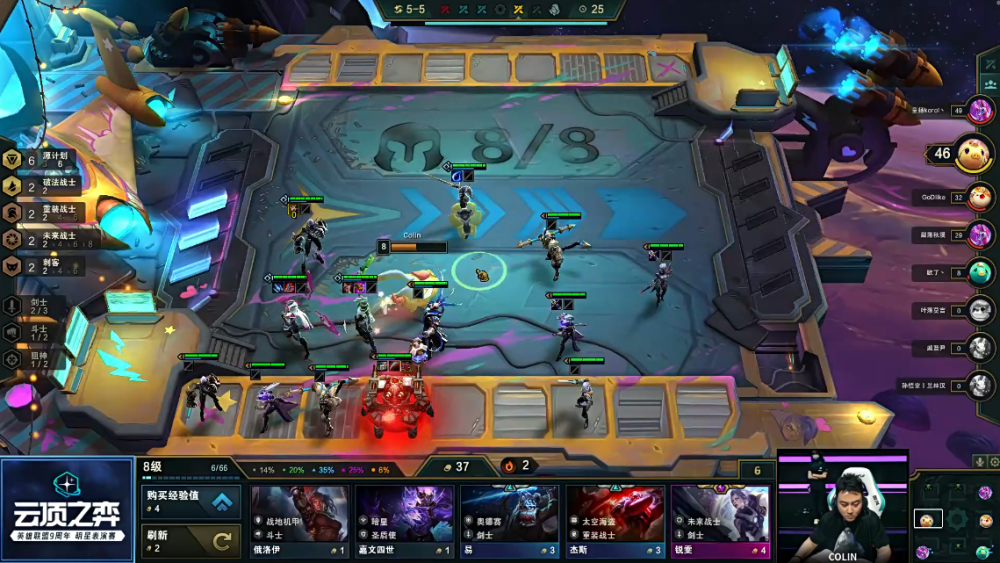The width and height of the screenshot is (1000, 563).
Task: Buy the 杰斯 champion card
Action: pos(615,521)
